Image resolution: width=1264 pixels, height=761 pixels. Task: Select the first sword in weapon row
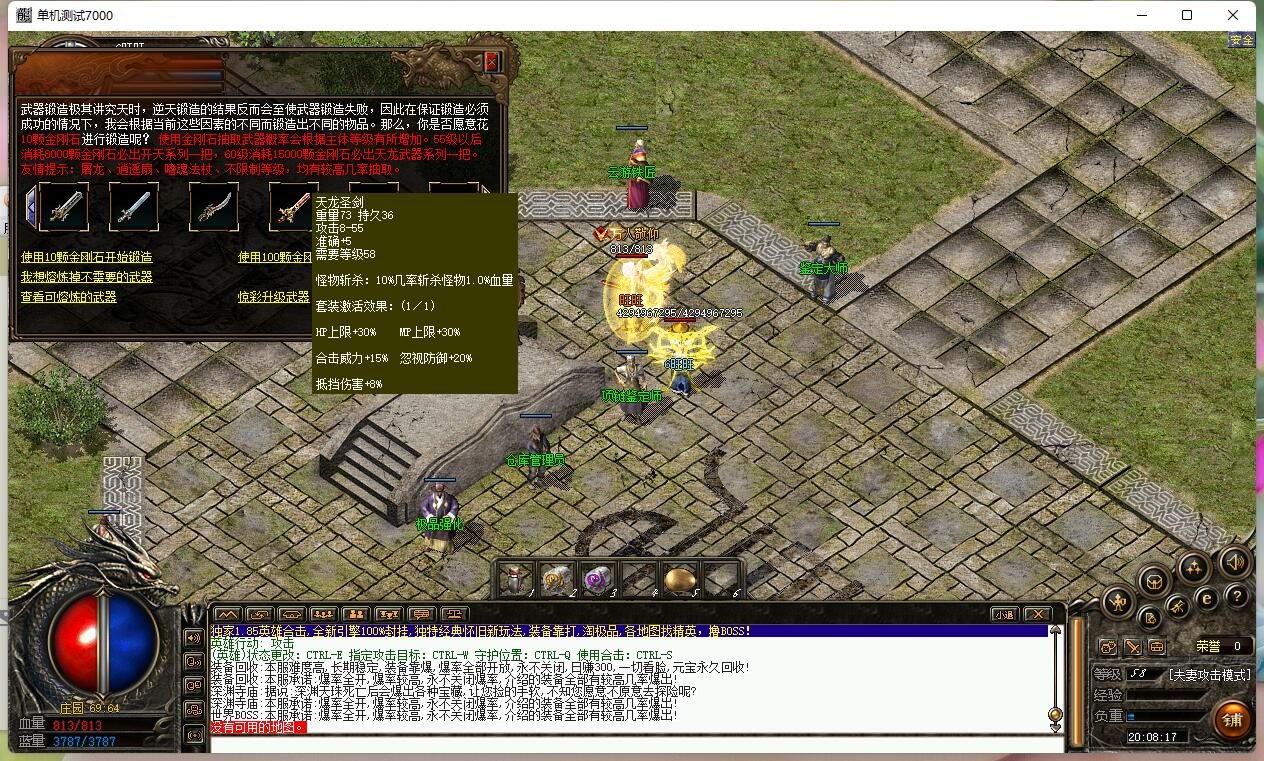pos(63,207)
